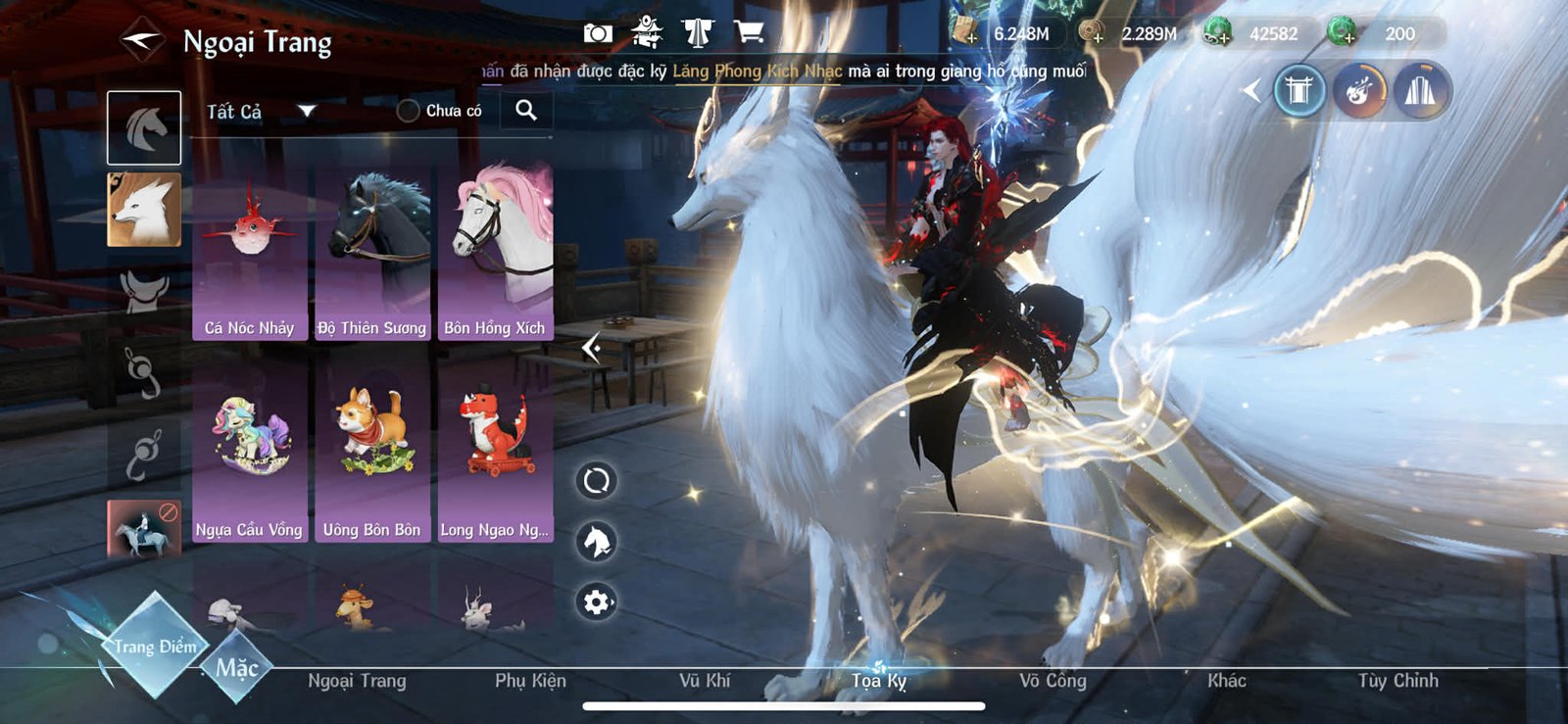Click the scales/balance icon in top toolbar
This screenshot has height=724, width=1568.
[x=699, y=30]
